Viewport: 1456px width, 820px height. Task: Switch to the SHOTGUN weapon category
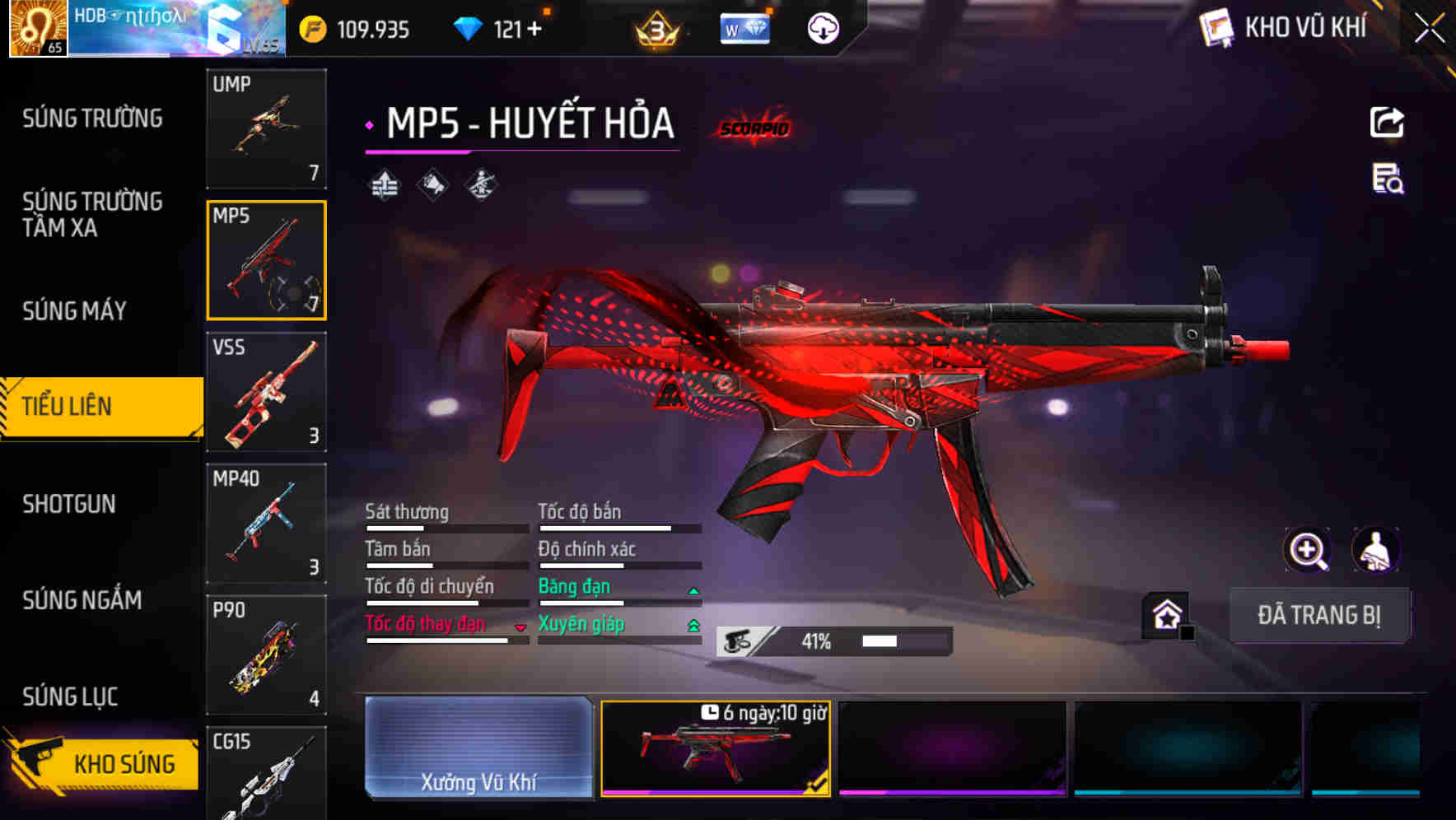point(70,504)
